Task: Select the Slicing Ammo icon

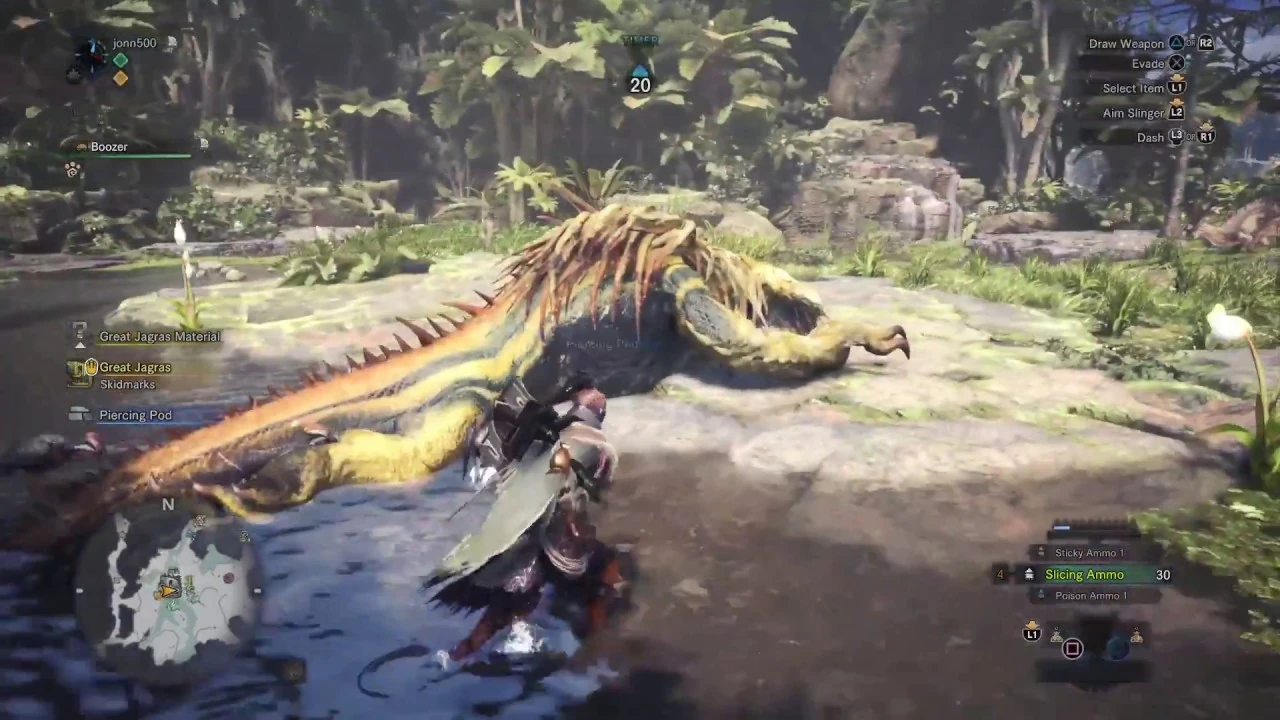Action: click(x=1029, y=574)
